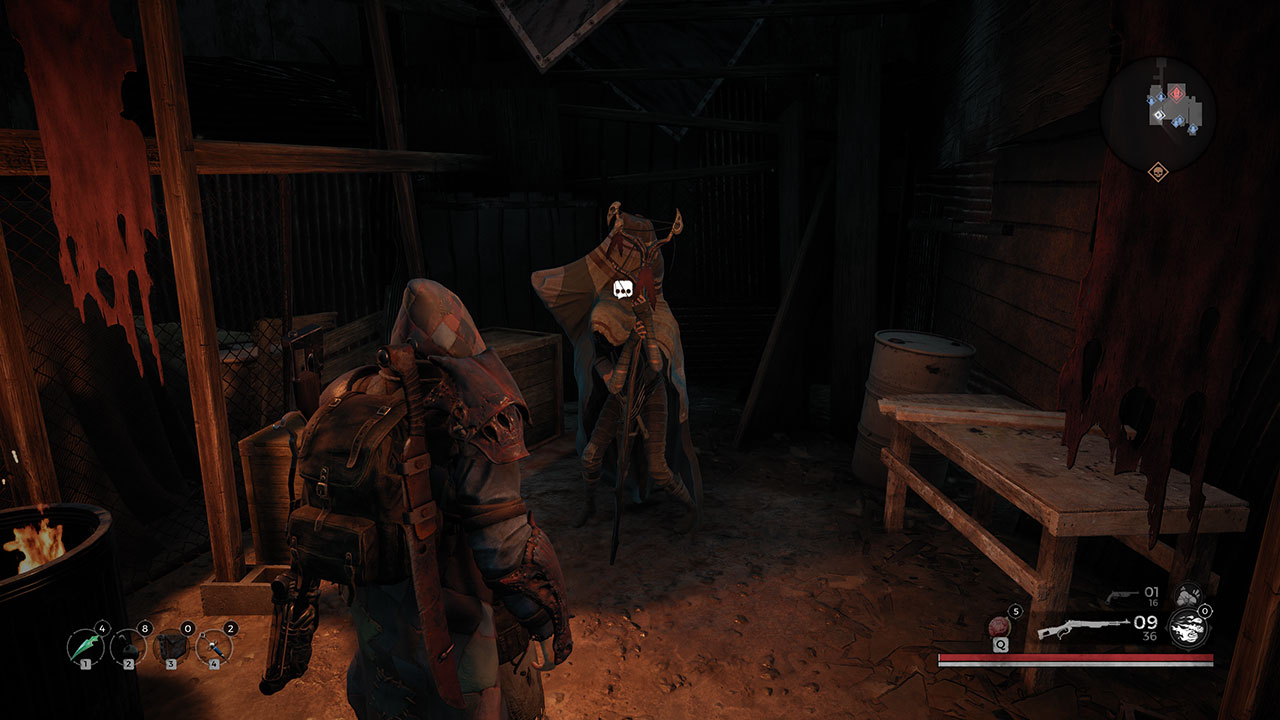Select the green blade consumable in slot 1
The height and width of the screenshot is (720, 1280).
(85, 647)
